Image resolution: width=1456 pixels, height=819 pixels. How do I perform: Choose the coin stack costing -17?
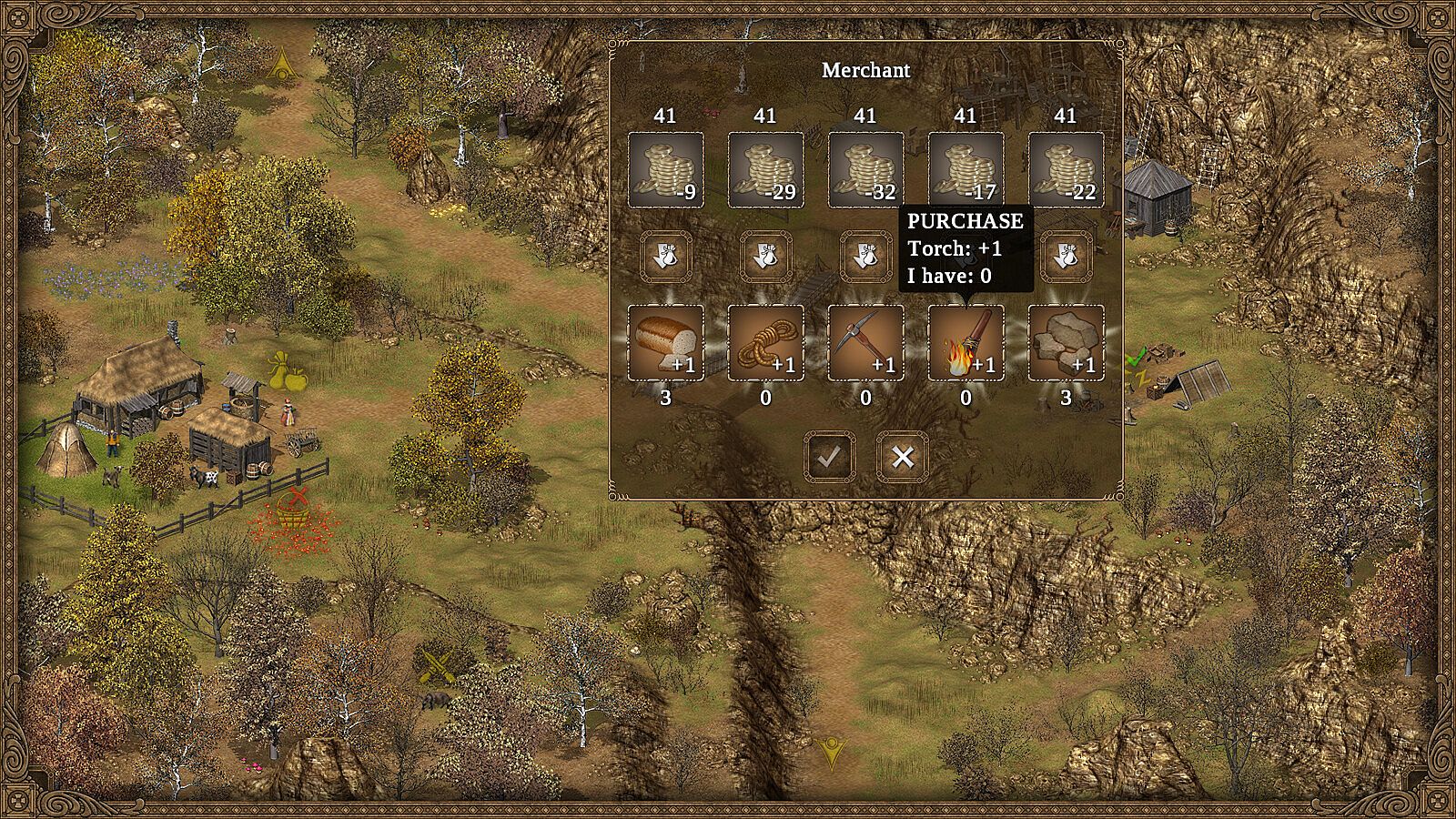point(966,170)
